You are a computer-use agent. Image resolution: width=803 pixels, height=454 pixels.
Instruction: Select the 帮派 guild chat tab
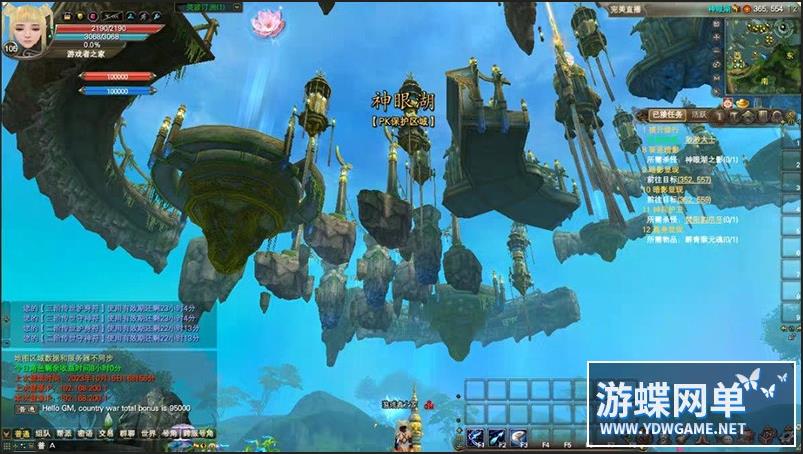click(x=63, y=434)
